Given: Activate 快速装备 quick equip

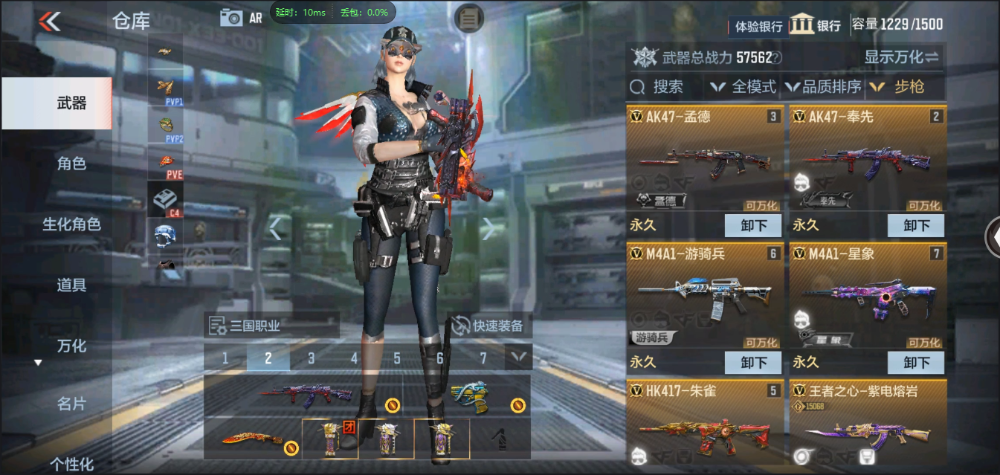Looking at the screenshot, I should coord(490,325).
